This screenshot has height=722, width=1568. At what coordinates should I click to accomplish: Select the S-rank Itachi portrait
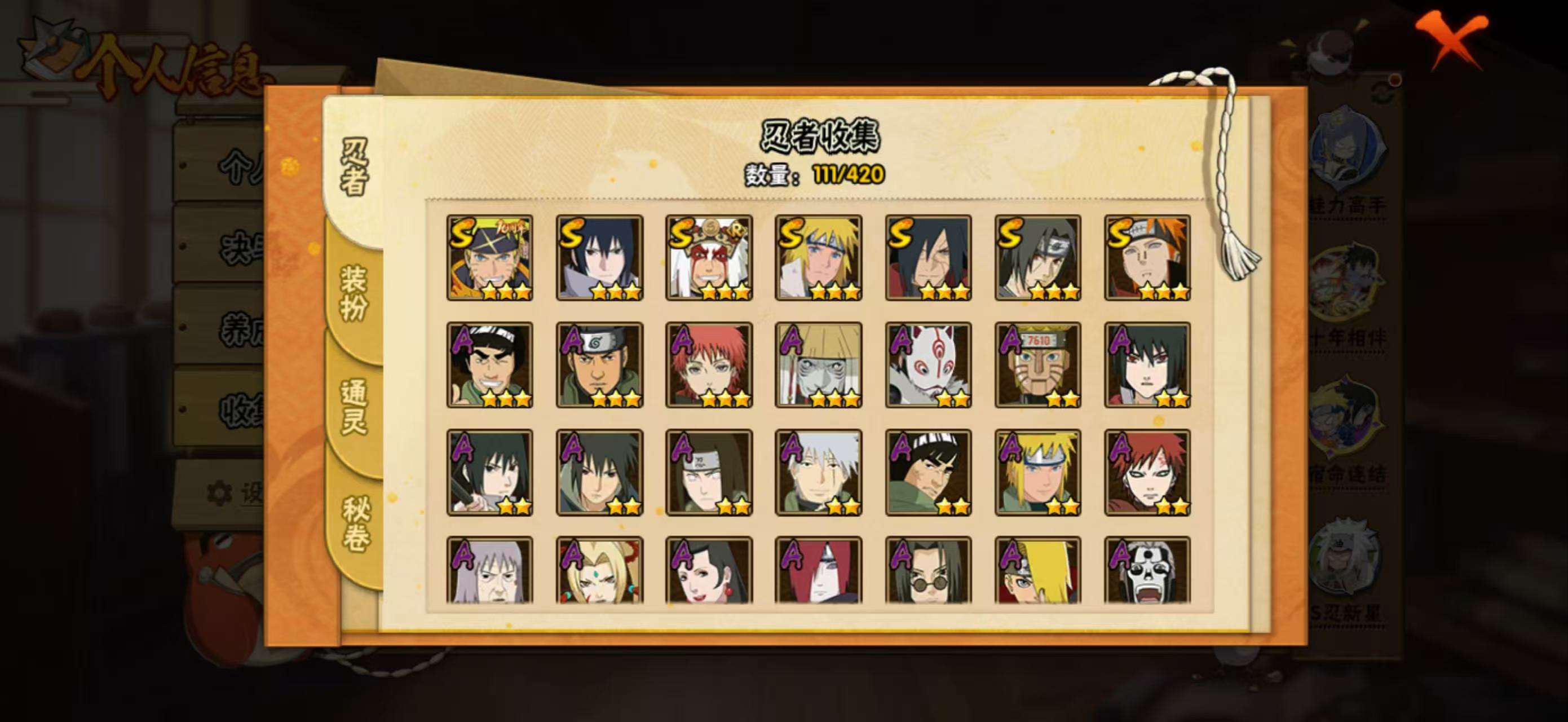coord(1038,258)
